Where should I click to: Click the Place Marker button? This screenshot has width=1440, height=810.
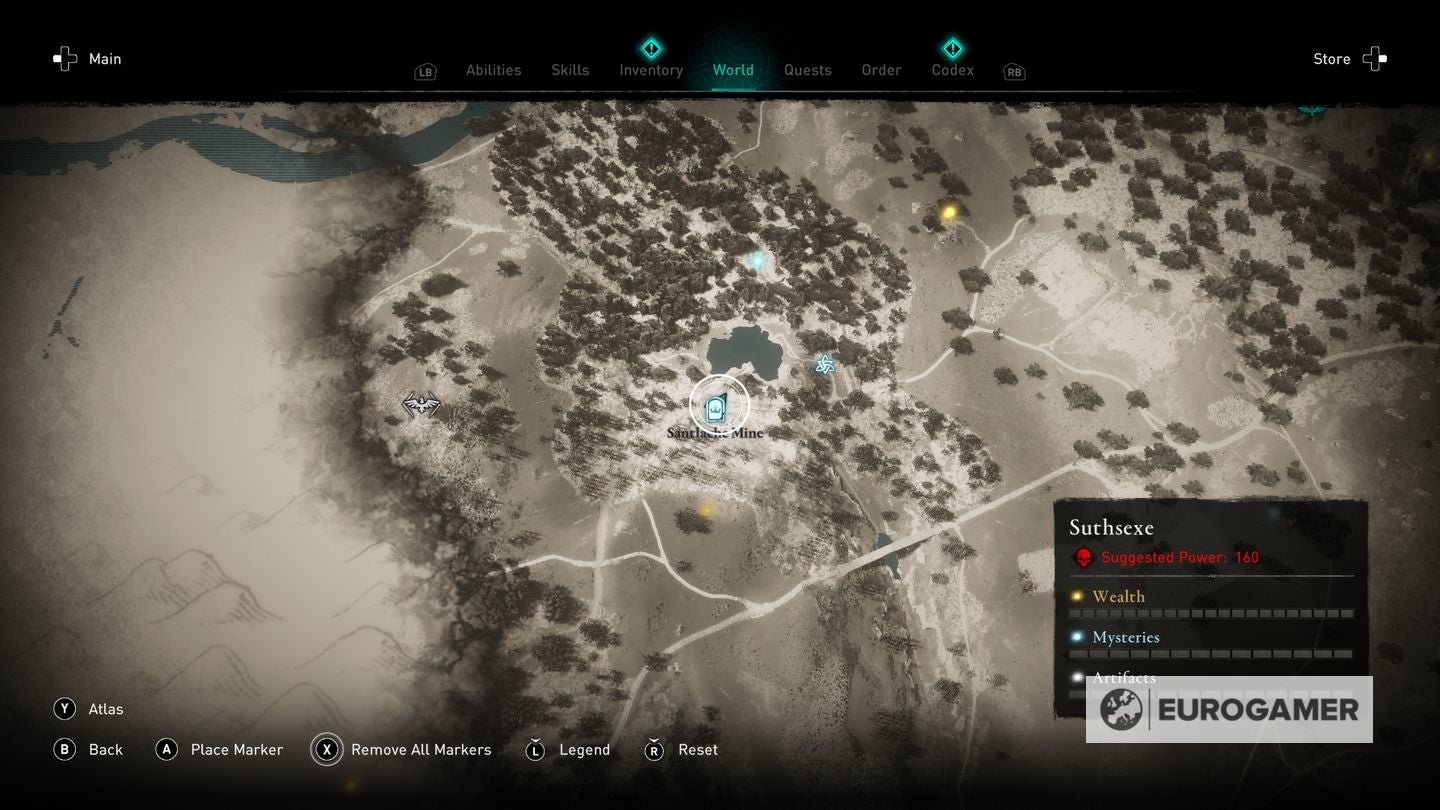[x=167, y=749]
